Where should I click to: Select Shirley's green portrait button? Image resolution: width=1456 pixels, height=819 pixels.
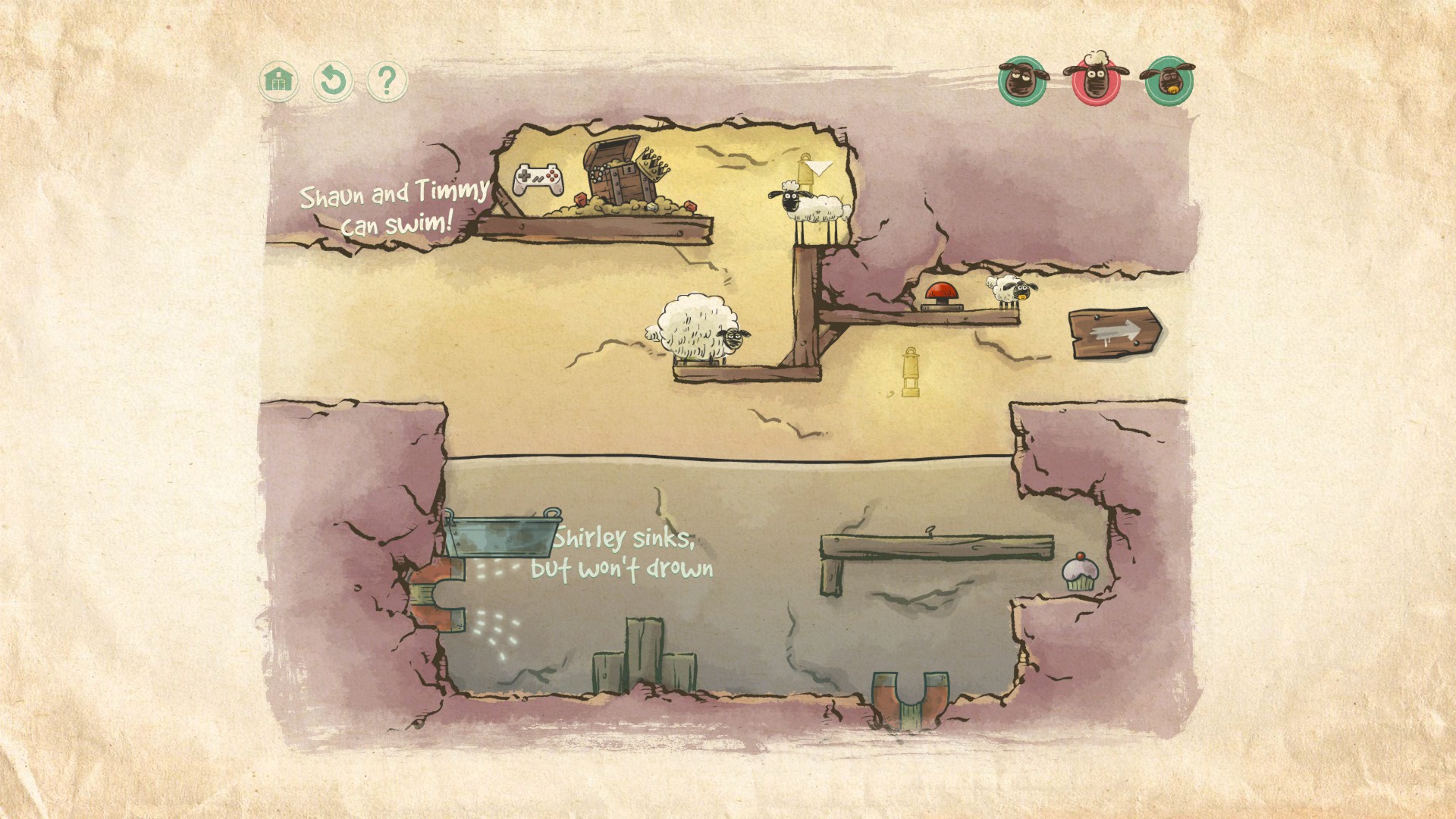click(x=1022, y=79)
